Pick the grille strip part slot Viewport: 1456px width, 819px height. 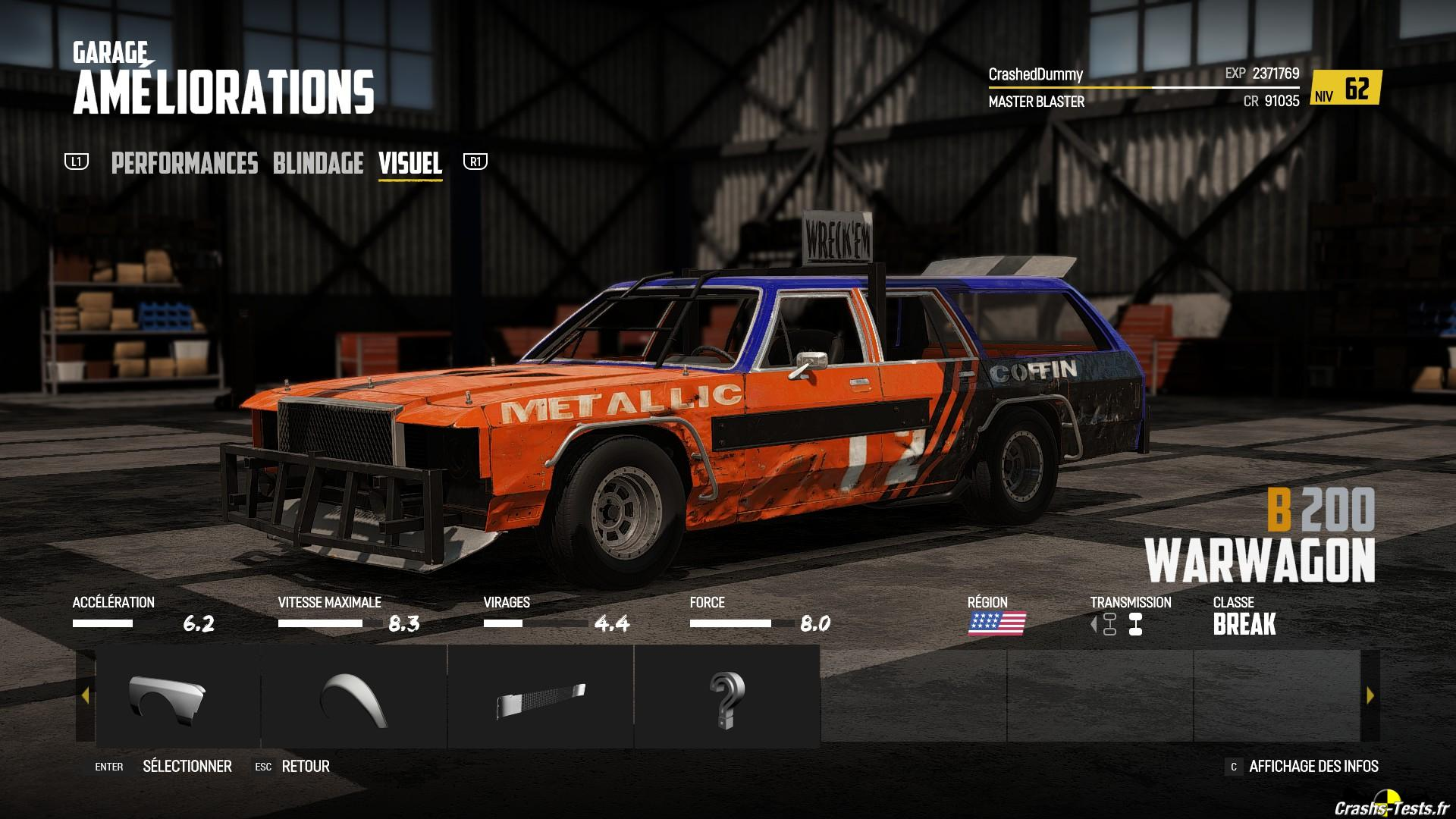coord(541,698)
